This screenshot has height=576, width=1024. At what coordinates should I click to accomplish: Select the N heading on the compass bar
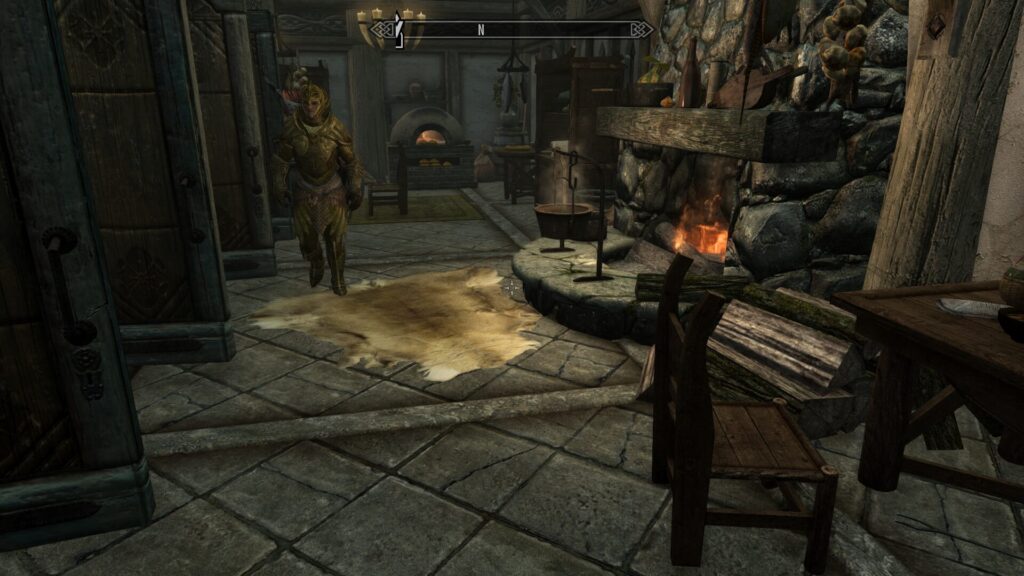pos(480,30)
